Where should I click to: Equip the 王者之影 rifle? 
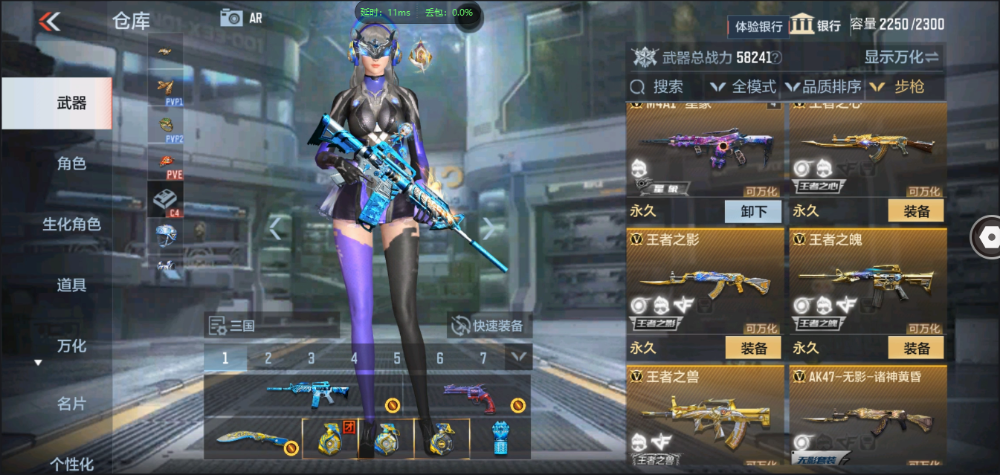point(753,348)
